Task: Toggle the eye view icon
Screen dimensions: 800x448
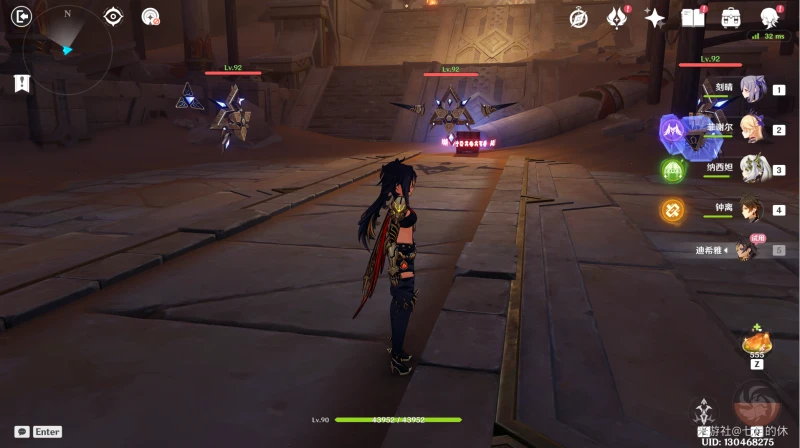Action: pyautogui.click(x=113, y=16)
